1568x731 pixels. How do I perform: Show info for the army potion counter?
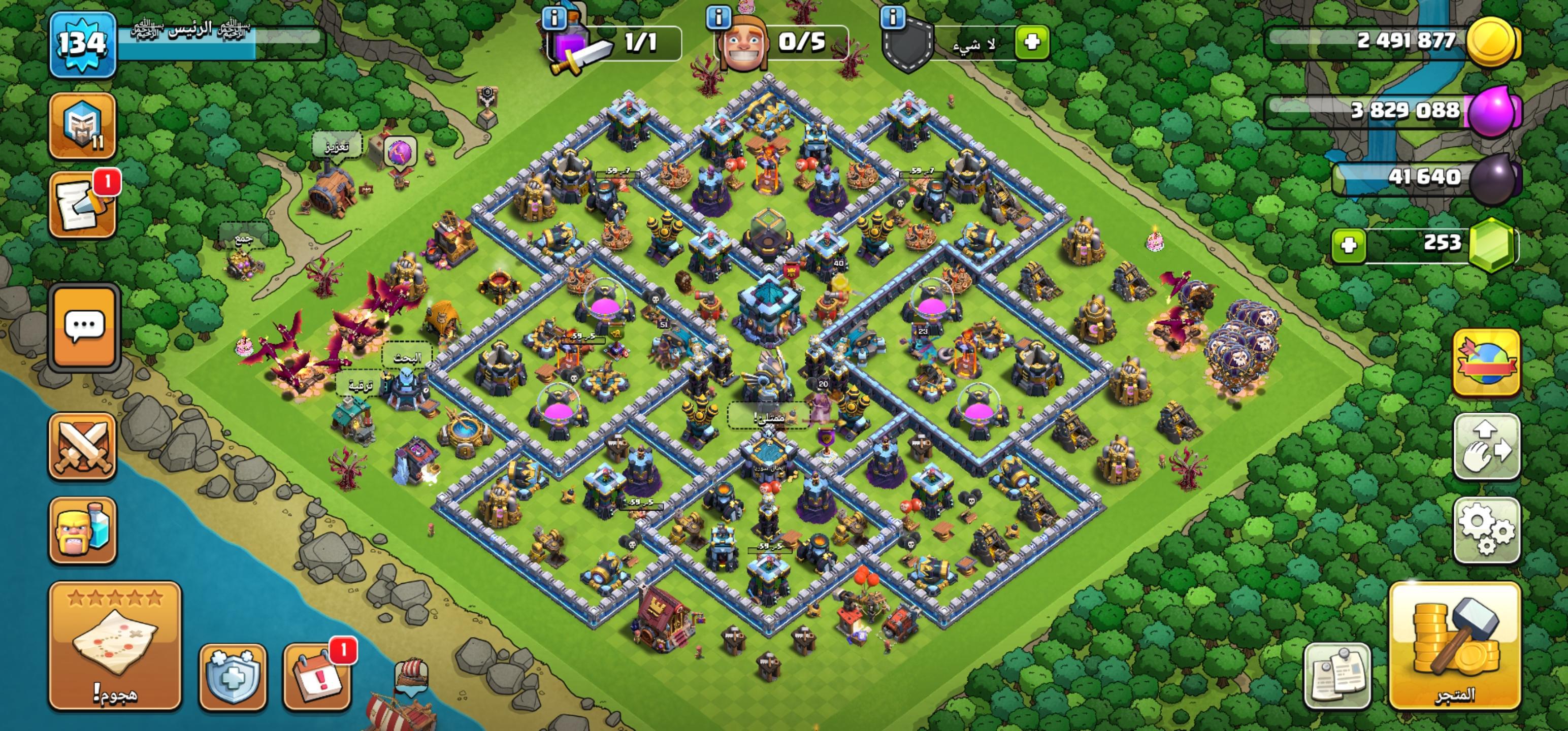click(x=553, y=18)
